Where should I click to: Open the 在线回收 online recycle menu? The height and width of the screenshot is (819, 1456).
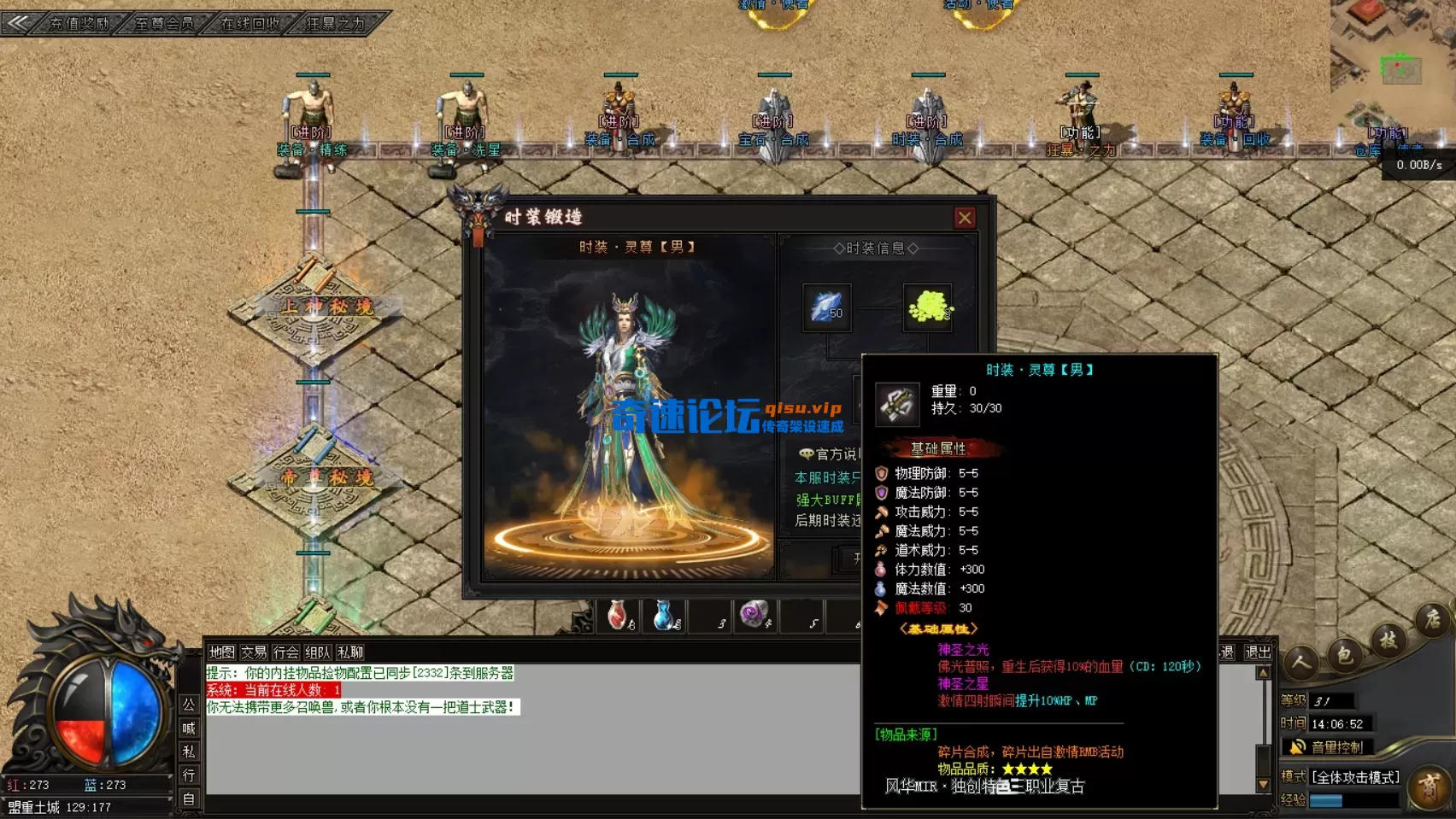pyautogui.click(x=250, y=23)
